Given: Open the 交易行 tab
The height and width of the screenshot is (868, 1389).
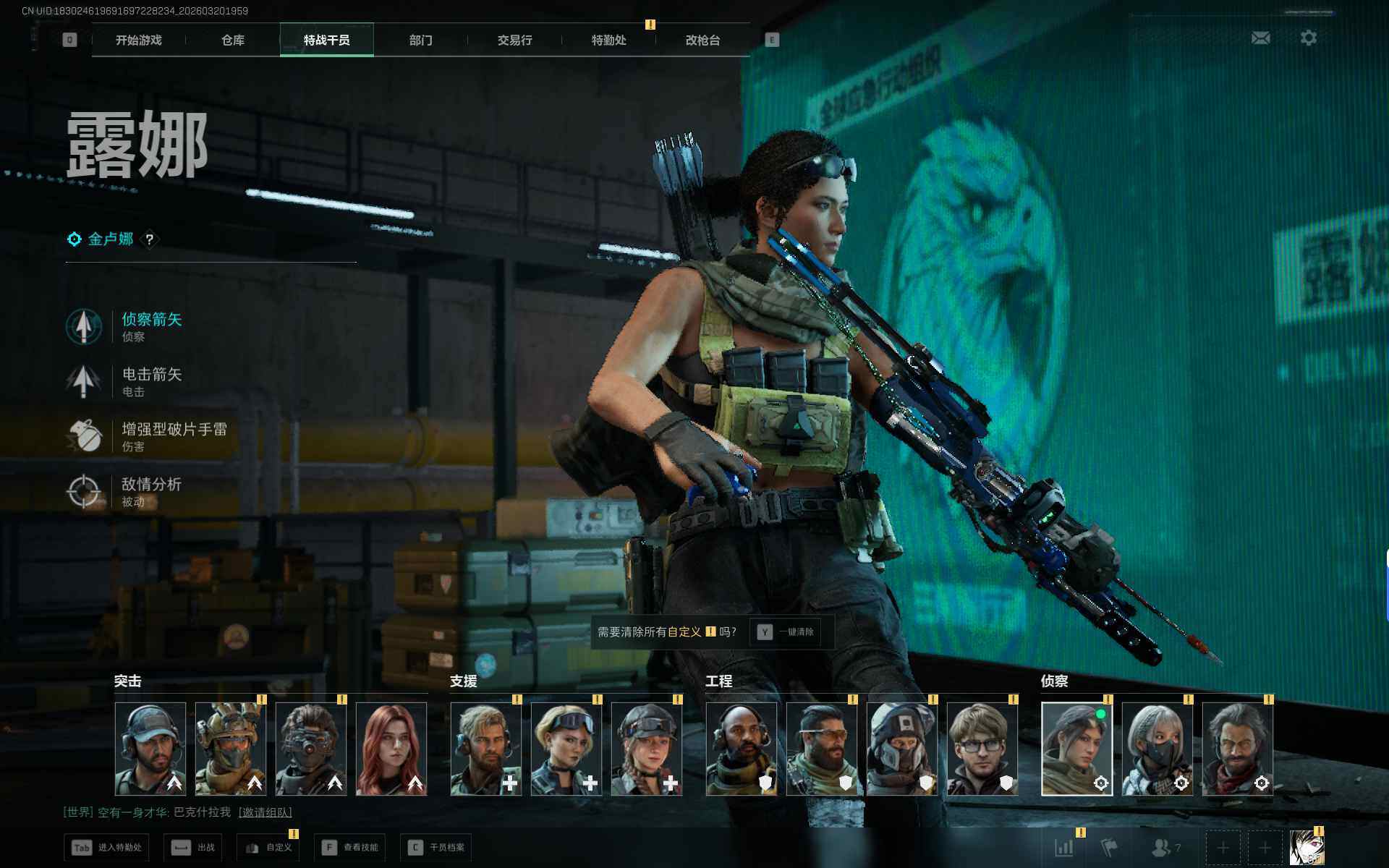Looking at the screenshot, I should [x=514, y=41].
